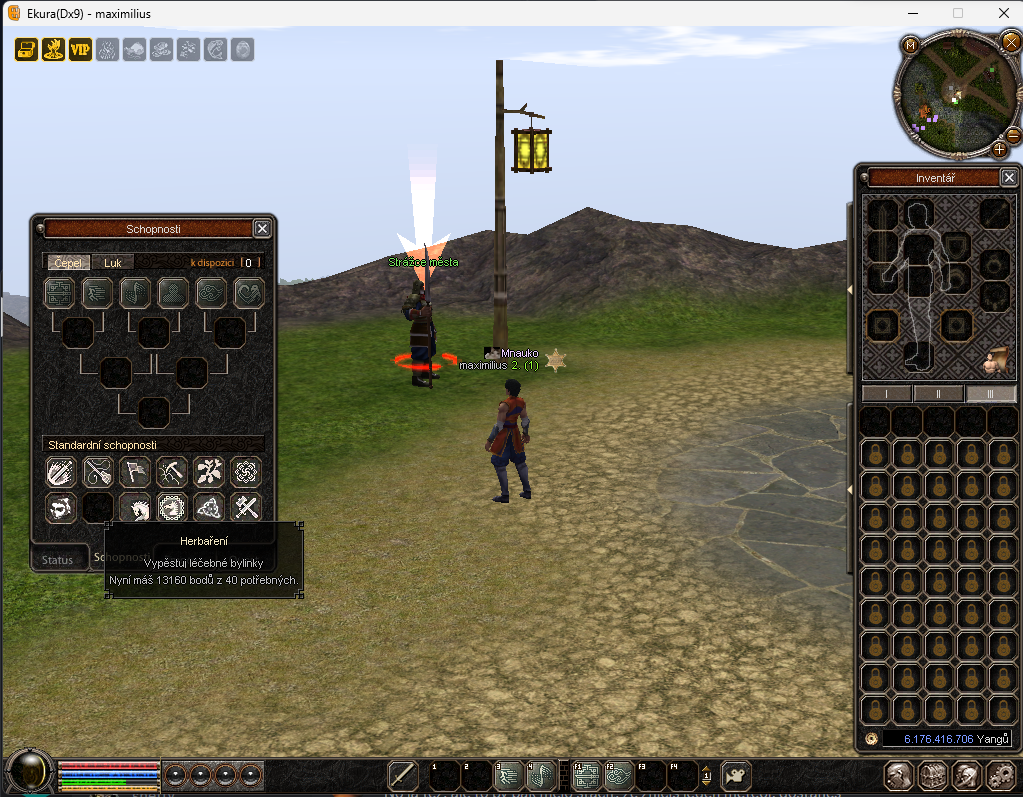Open the Status tab
1023x797 pixels.
(57, 560)
